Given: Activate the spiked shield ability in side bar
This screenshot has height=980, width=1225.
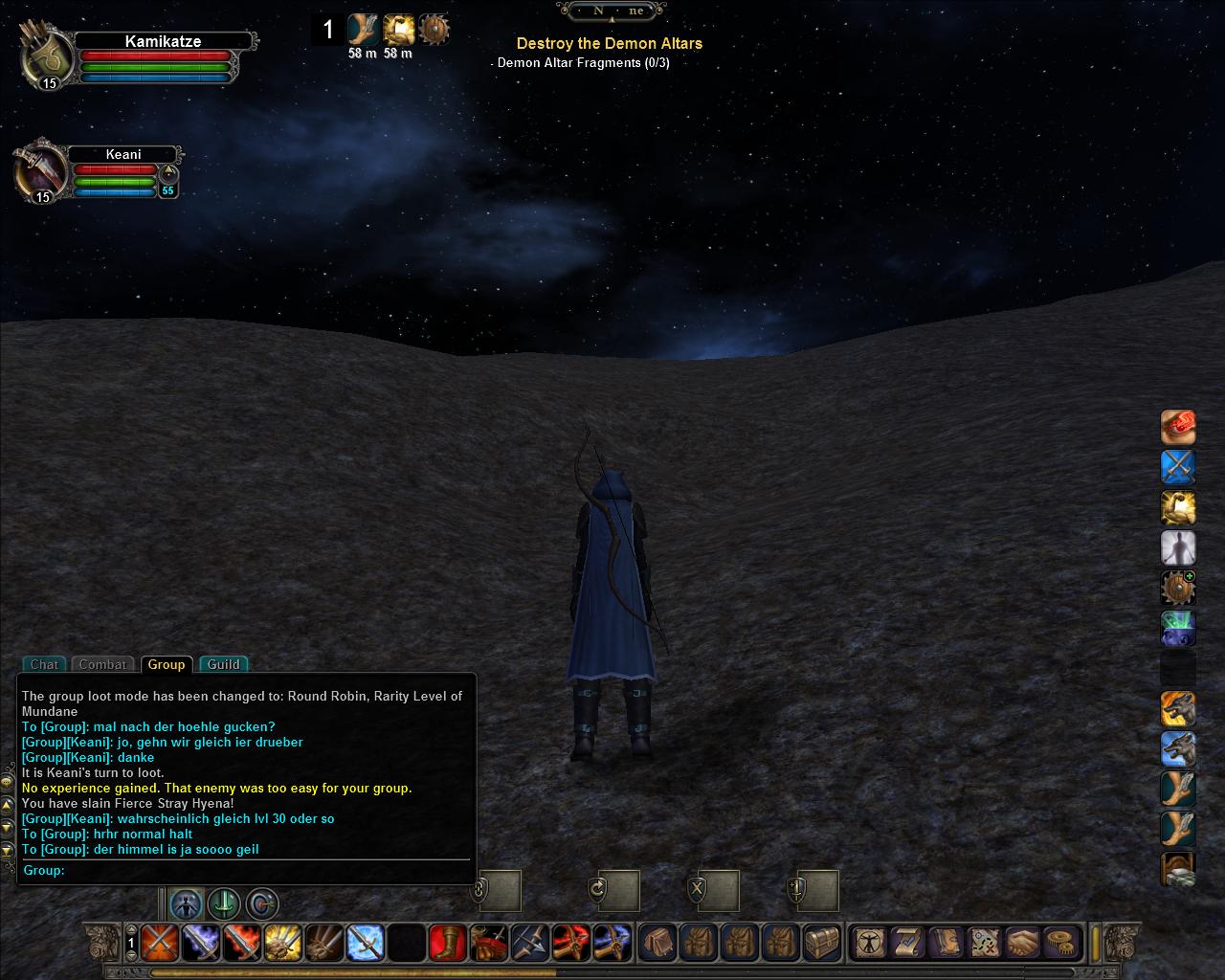Looking at the screenshot, I should [1178, 588].
